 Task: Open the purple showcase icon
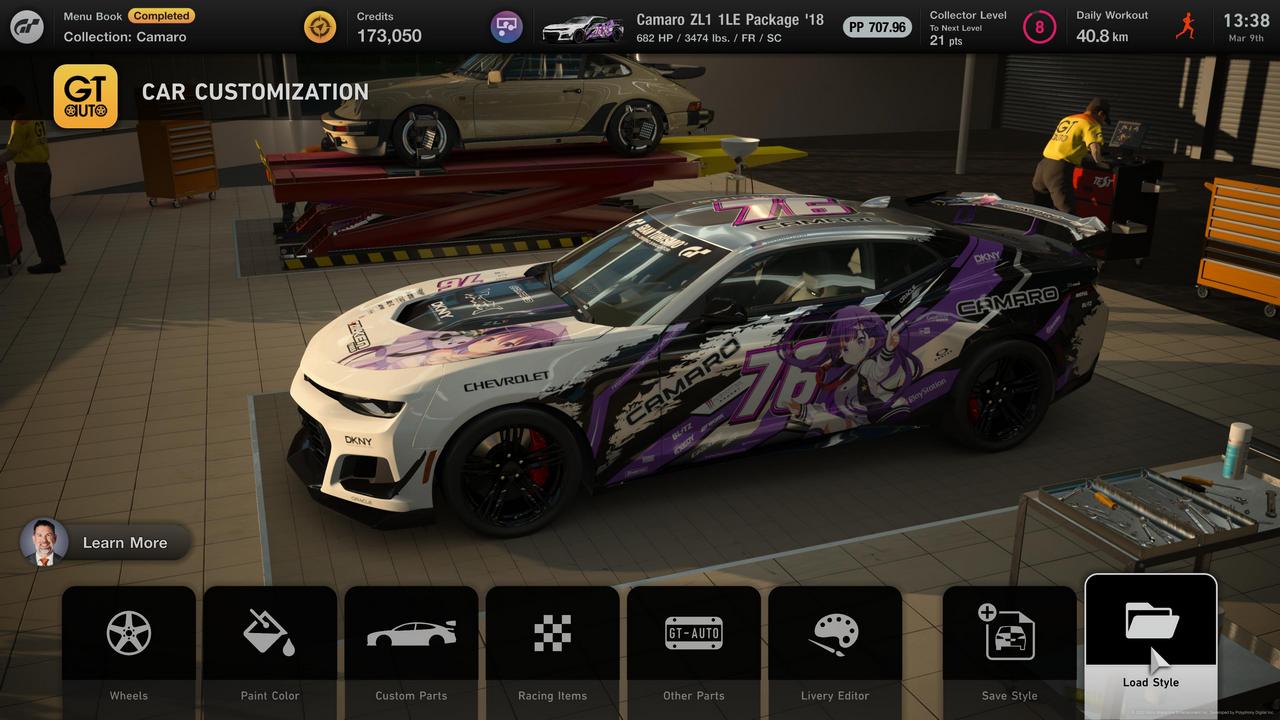(507, 27)
